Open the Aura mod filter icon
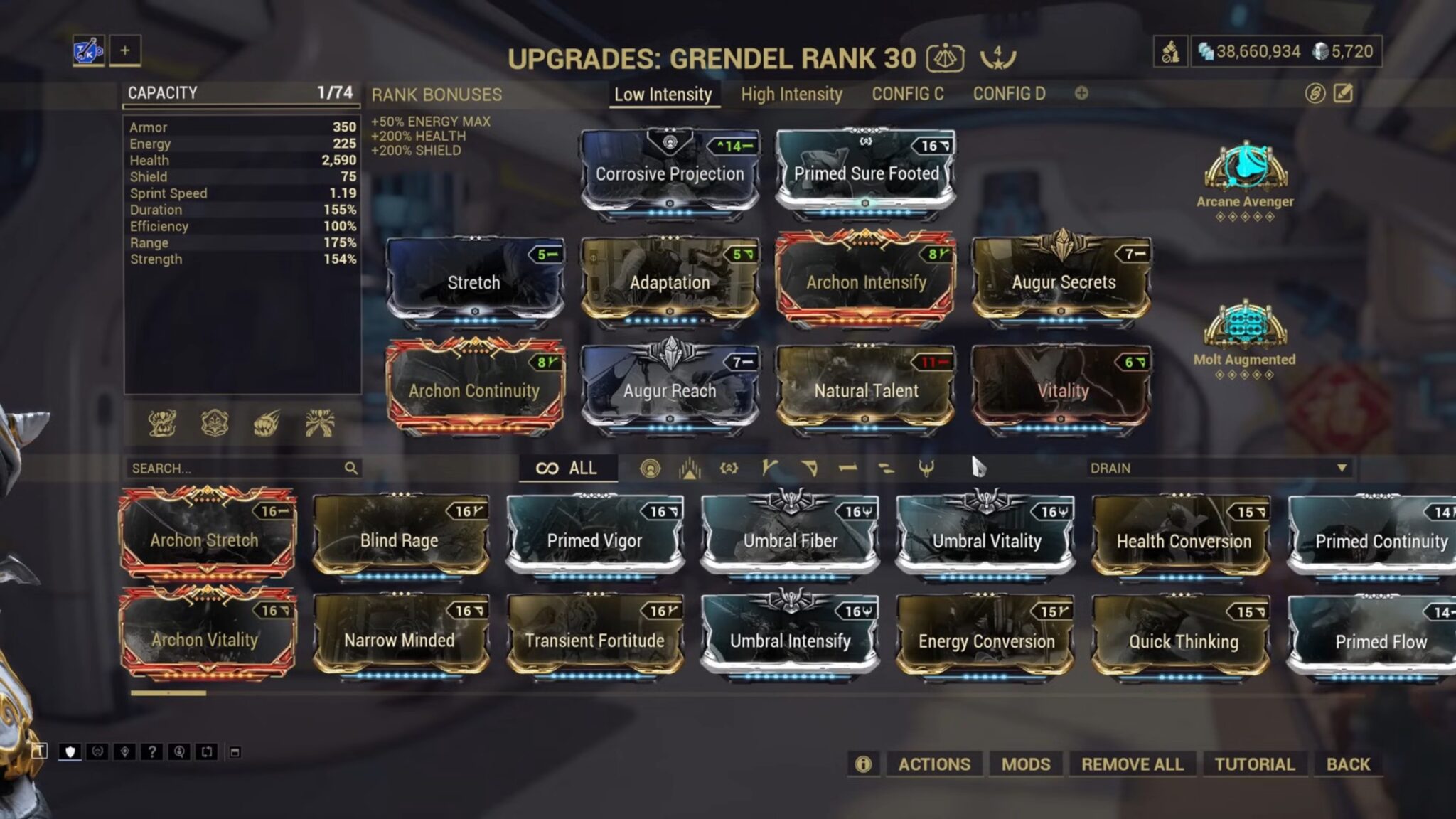The width and height of the screenshot is (1456, 819). [x=651, y=468]
